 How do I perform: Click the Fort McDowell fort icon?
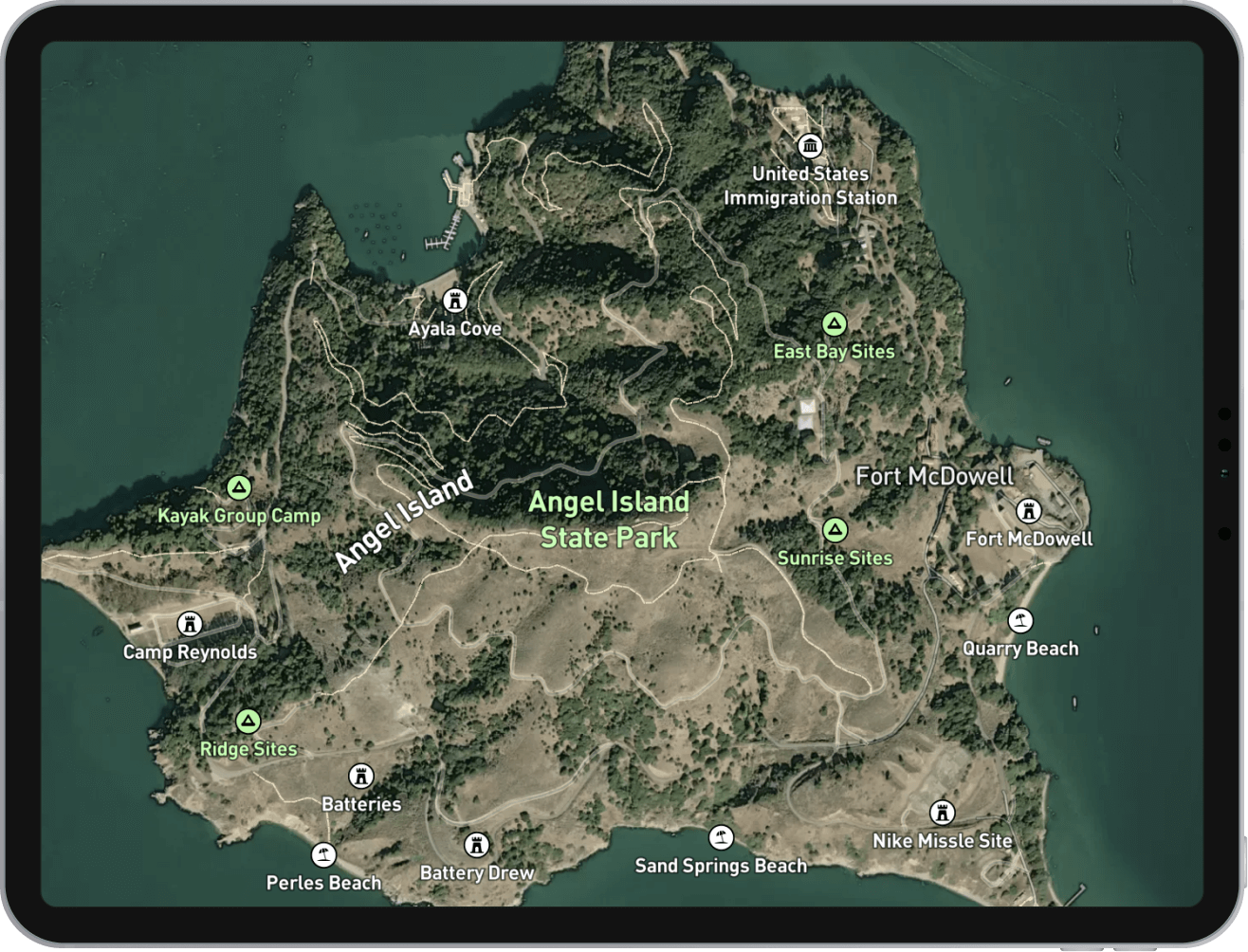point(1029,510)
